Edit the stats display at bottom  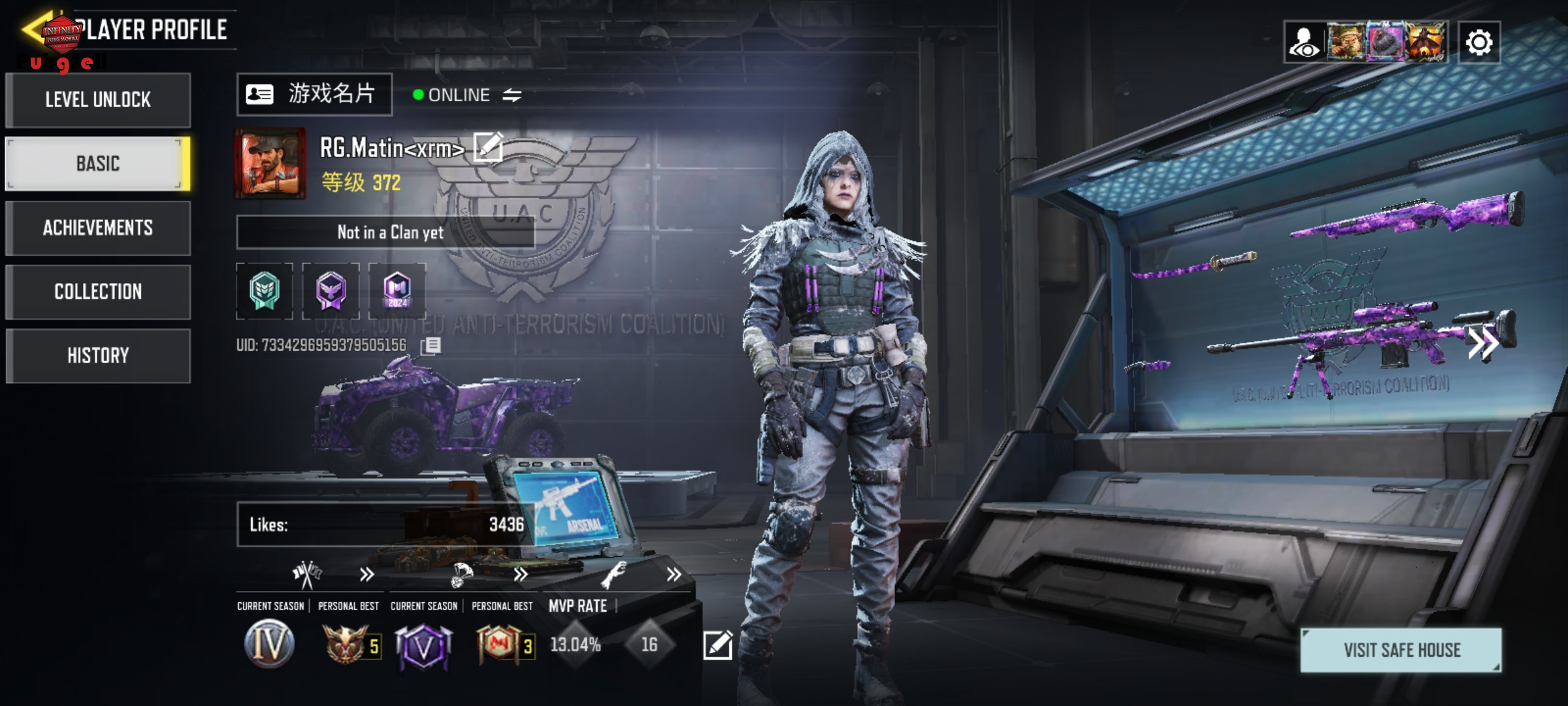click(717, 645)
